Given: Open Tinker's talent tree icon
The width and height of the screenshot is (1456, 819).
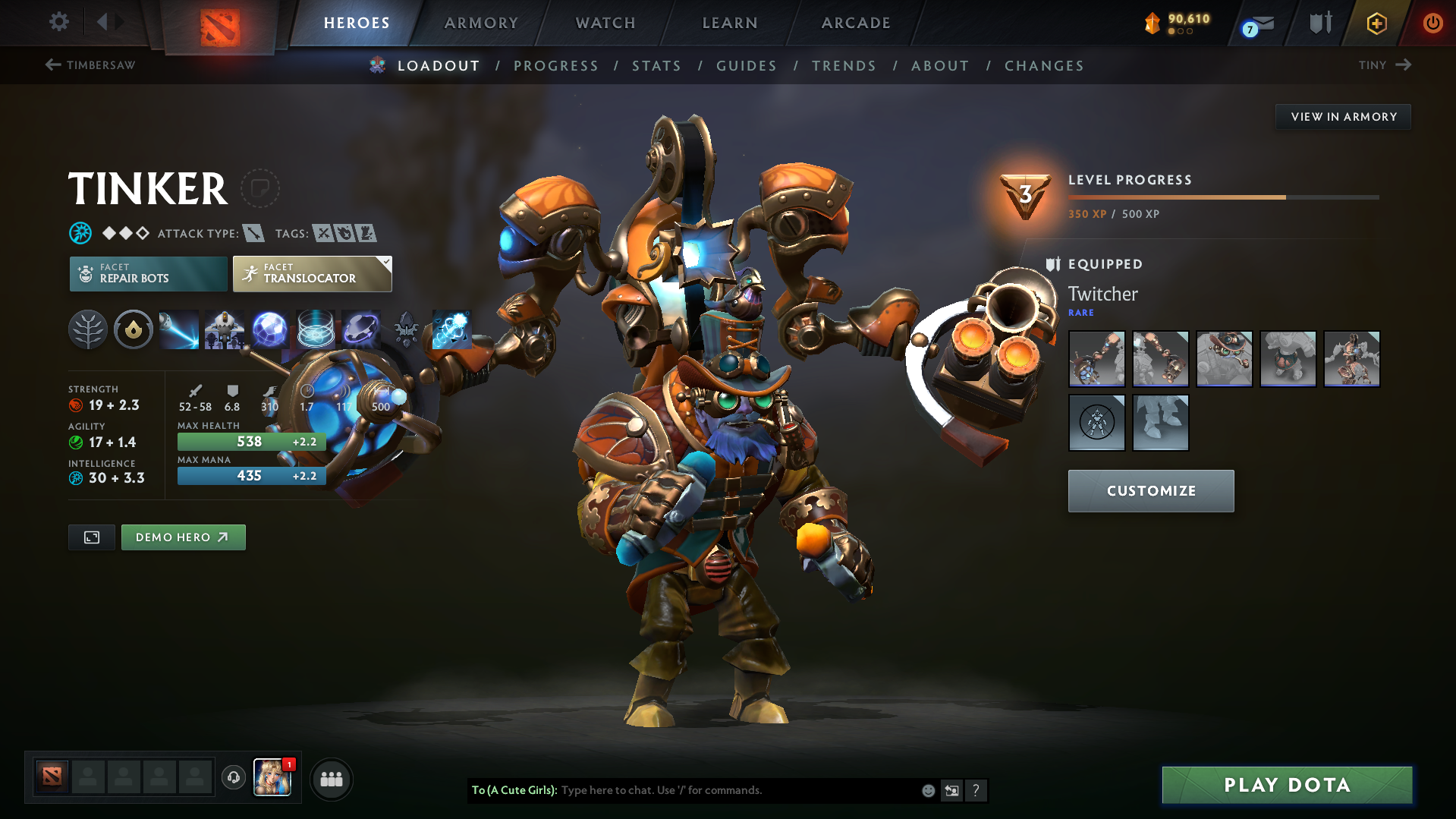Looking at the screenshot, I should (87, 329).
